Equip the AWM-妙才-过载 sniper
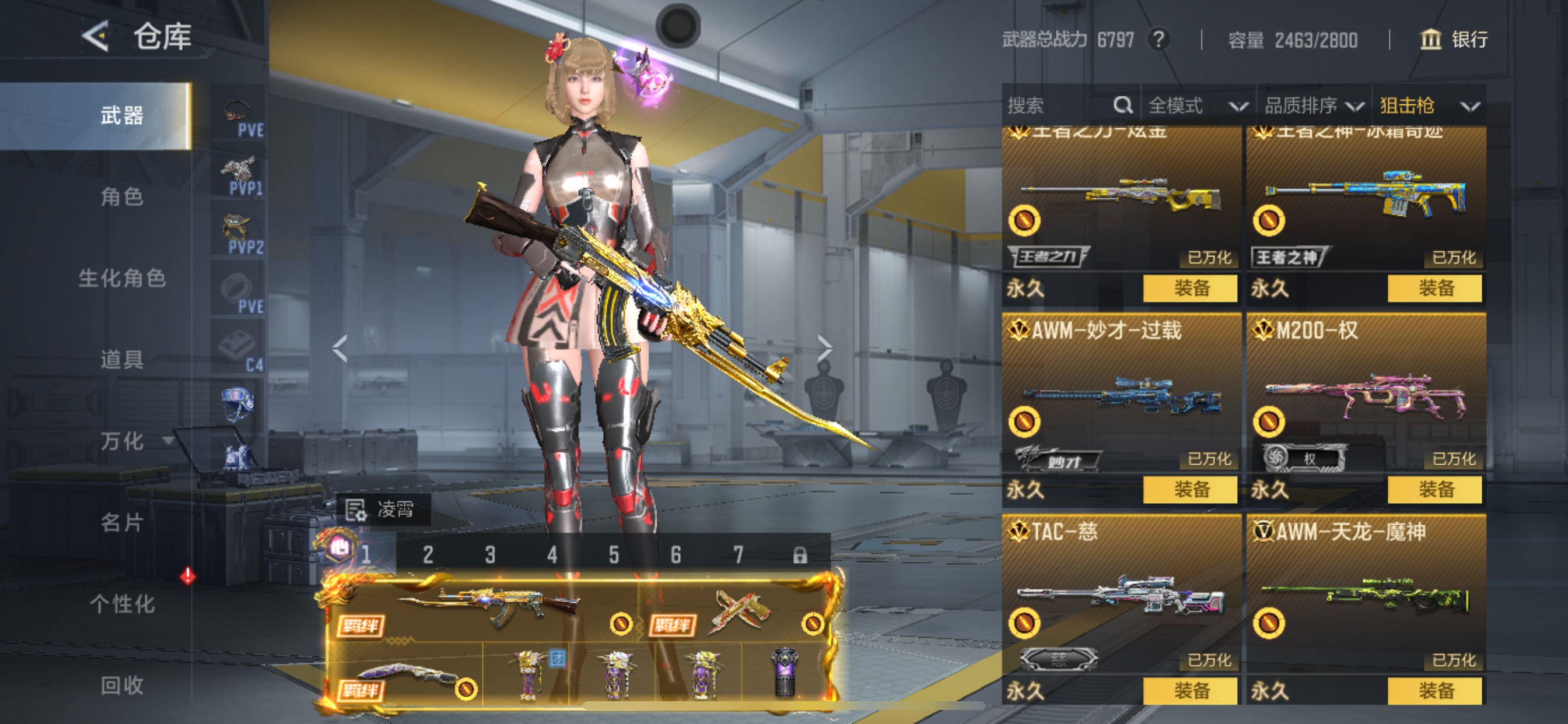 coord(1190,490)
